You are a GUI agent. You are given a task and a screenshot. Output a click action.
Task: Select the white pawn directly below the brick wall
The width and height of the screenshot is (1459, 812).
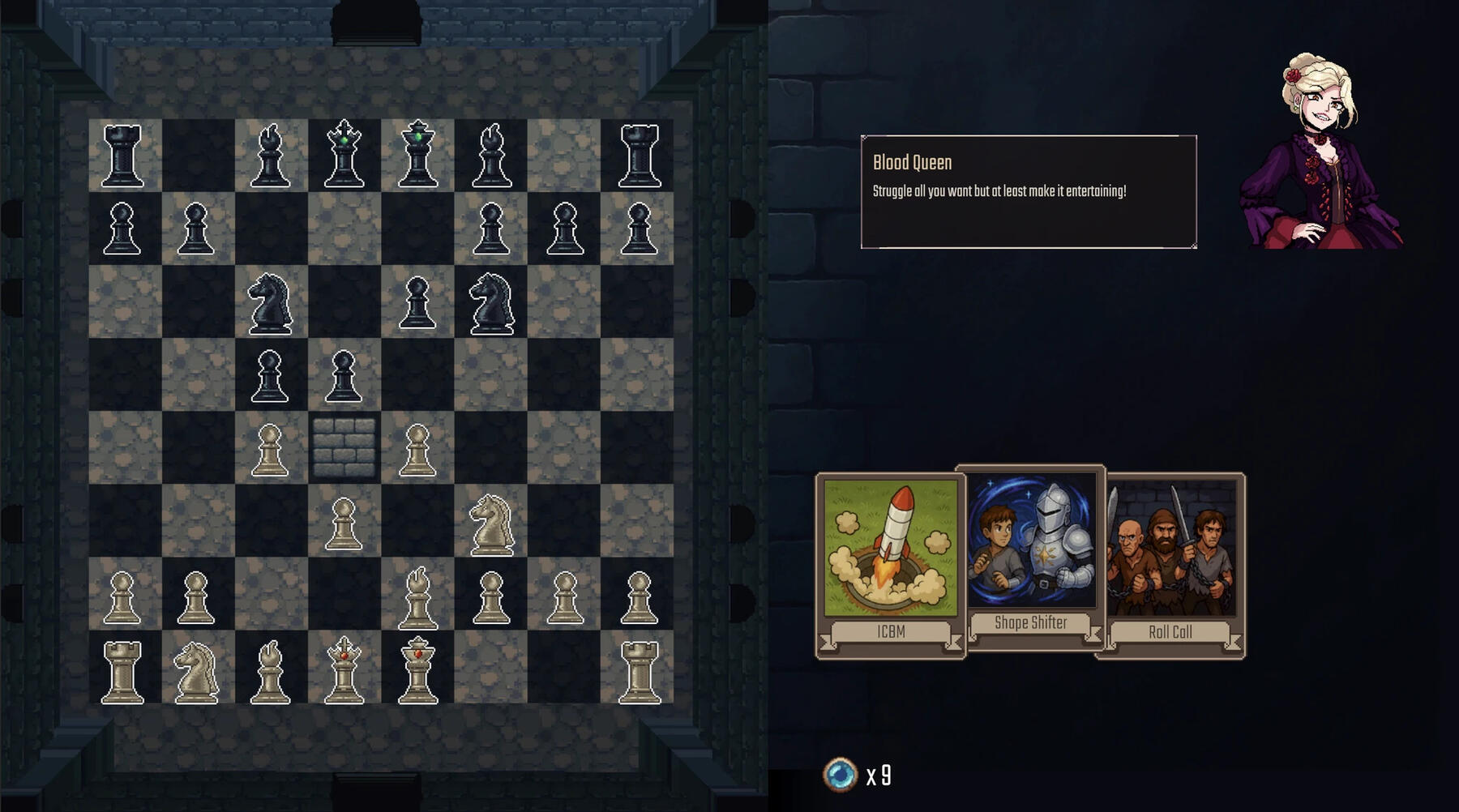(x=344, y=524)
